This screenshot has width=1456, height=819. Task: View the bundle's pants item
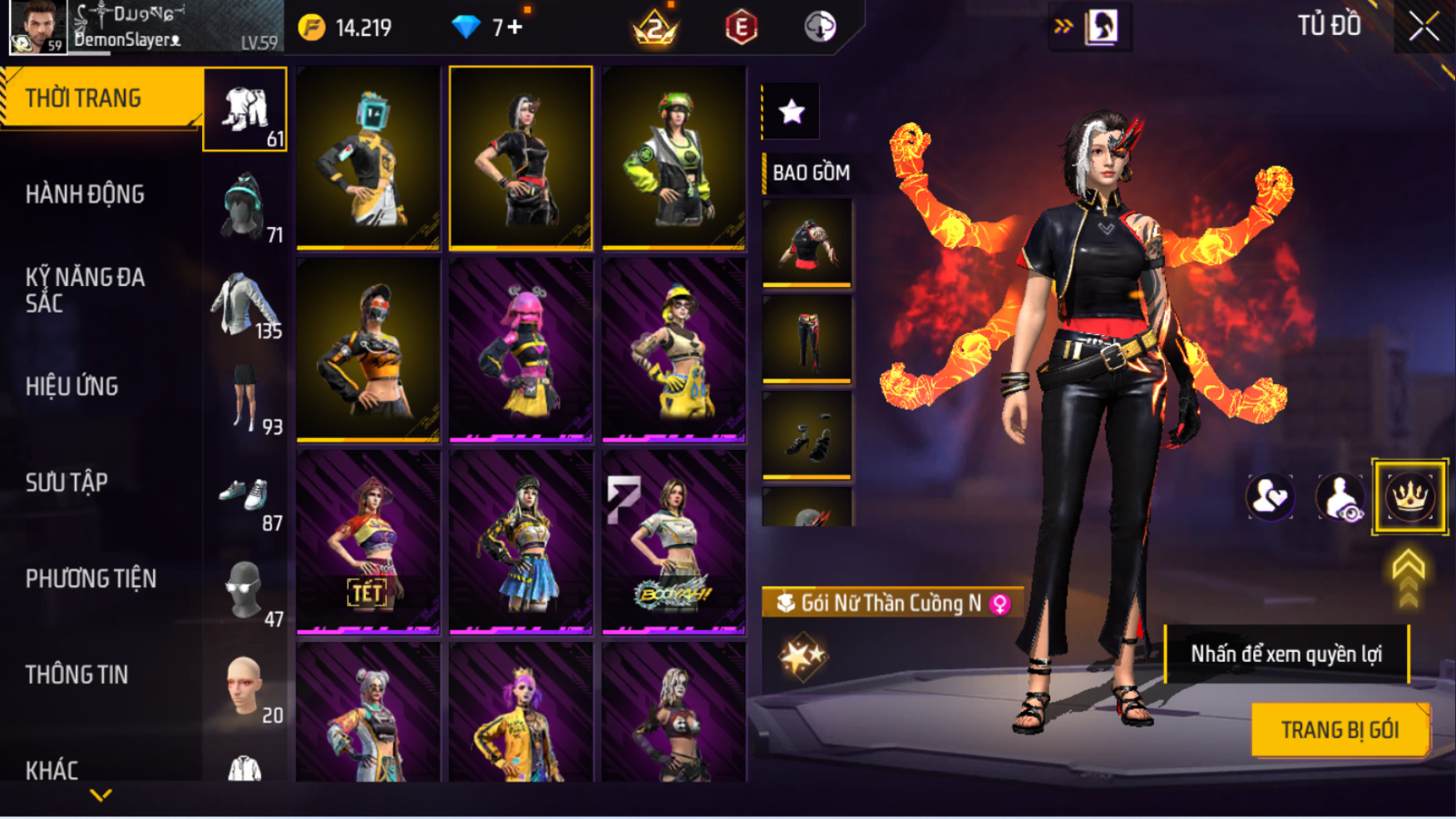pos(807,338)
